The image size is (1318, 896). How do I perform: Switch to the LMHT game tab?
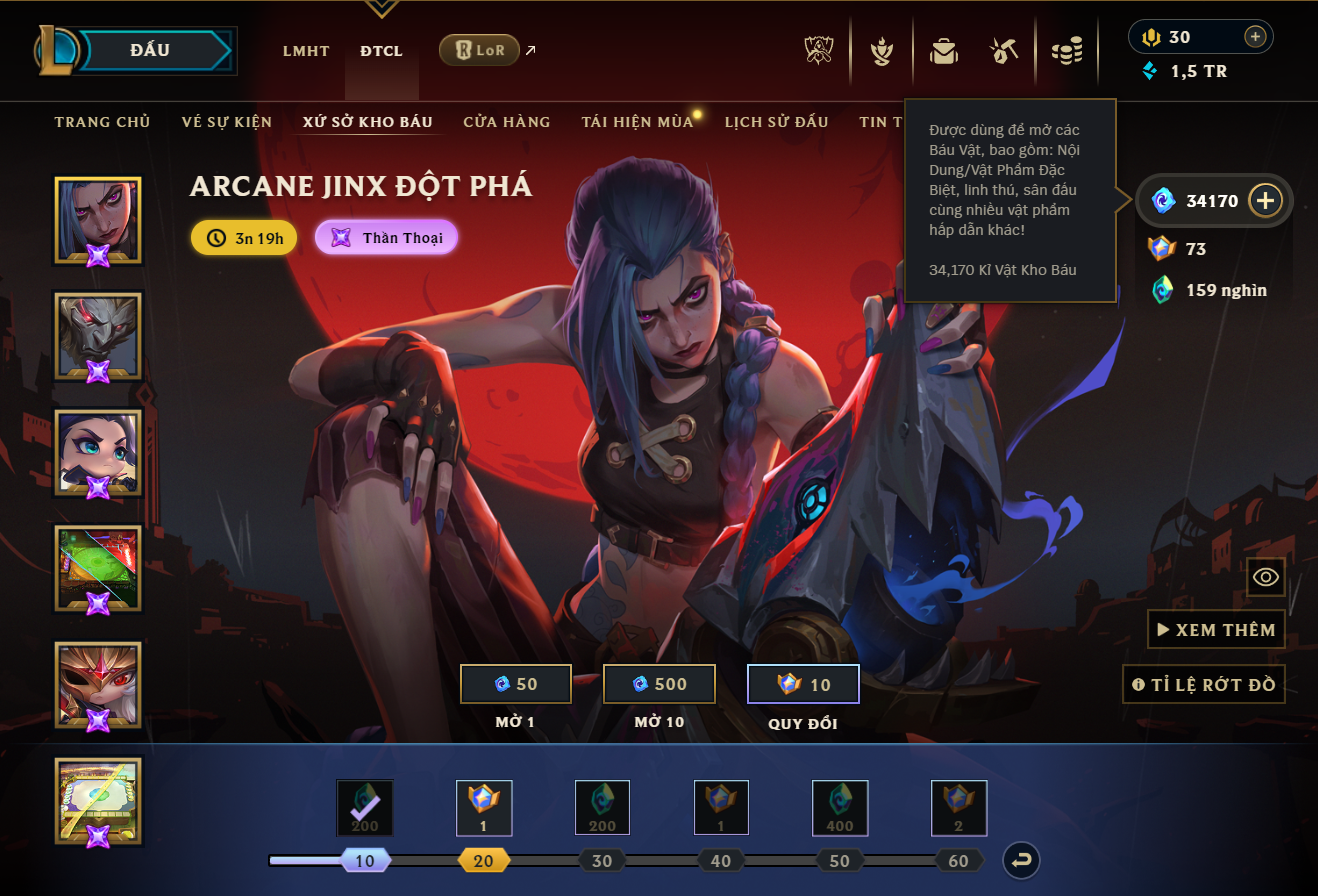pyautogui.click(x=306, y=51)
